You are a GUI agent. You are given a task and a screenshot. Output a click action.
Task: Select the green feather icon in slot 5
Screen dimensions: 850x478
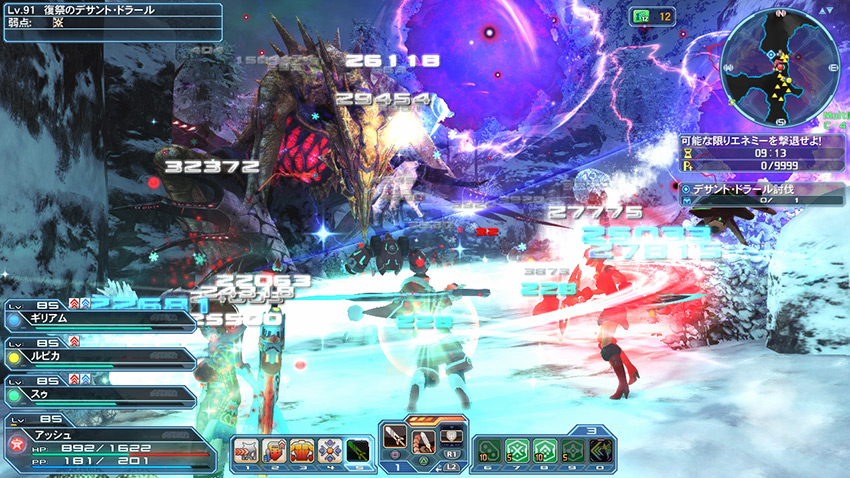357,451
